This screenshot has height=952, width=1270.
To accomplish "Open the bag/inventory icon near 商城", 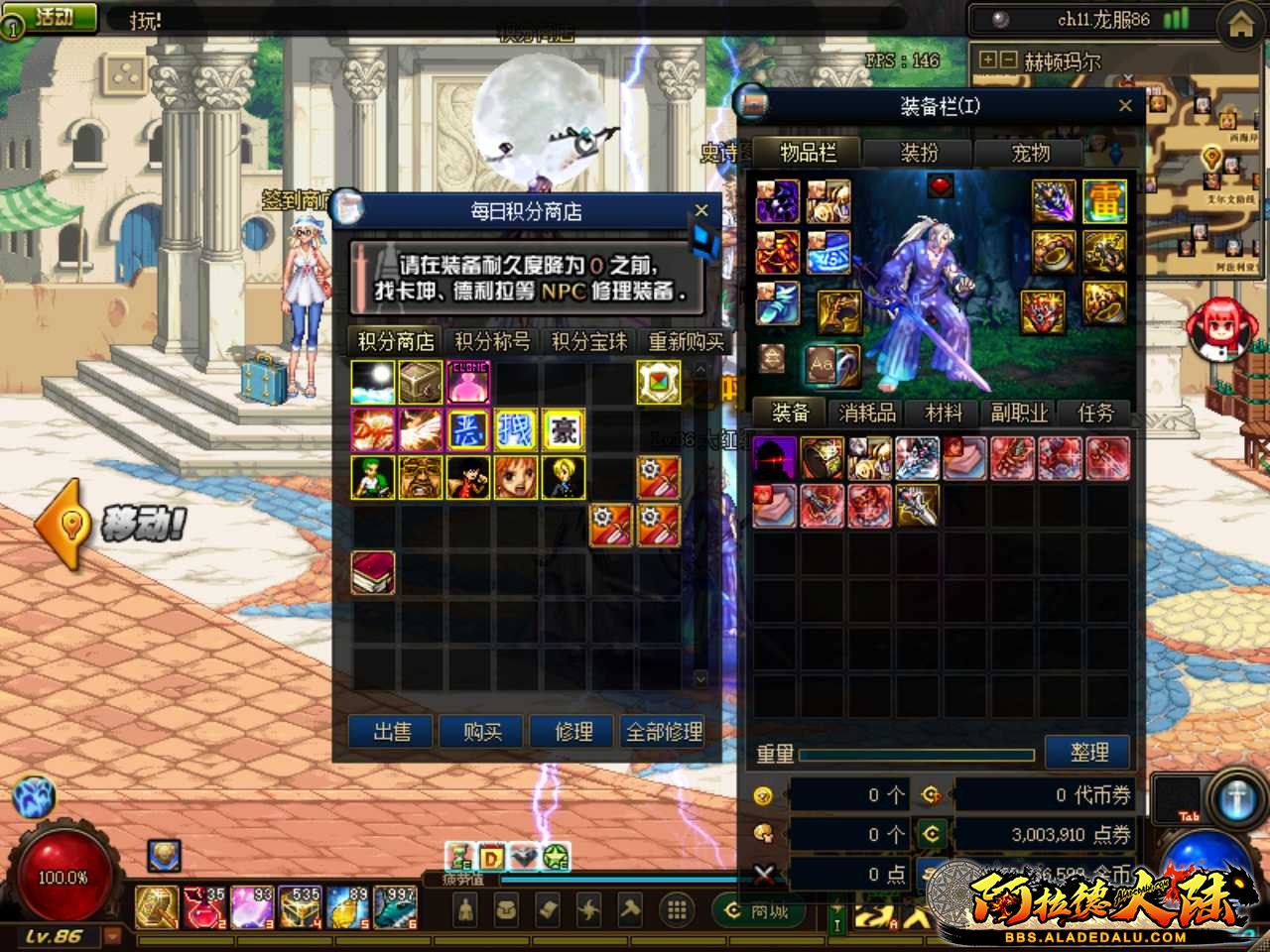I will 506,909.
